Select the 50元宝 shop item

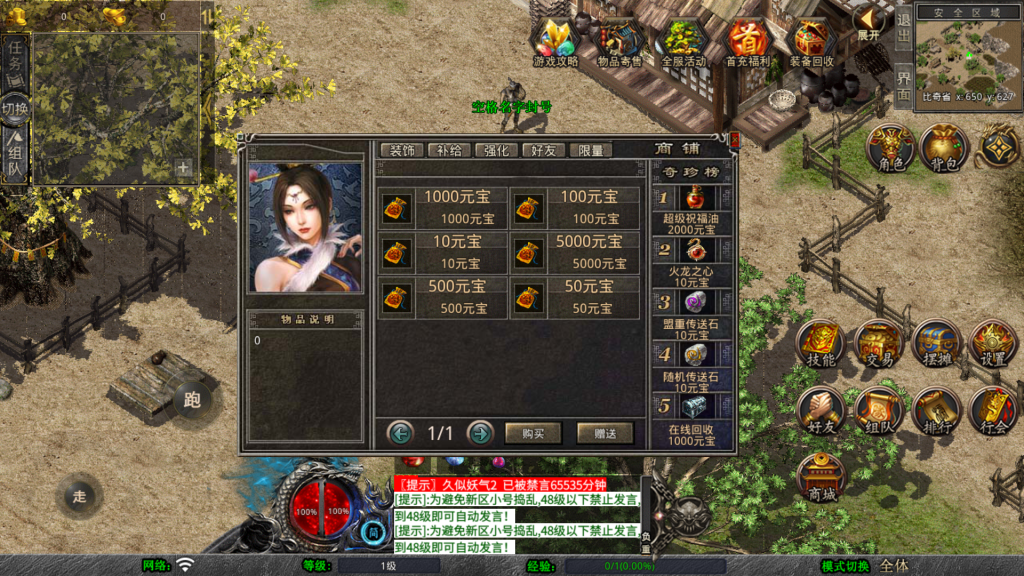point(575,297)
